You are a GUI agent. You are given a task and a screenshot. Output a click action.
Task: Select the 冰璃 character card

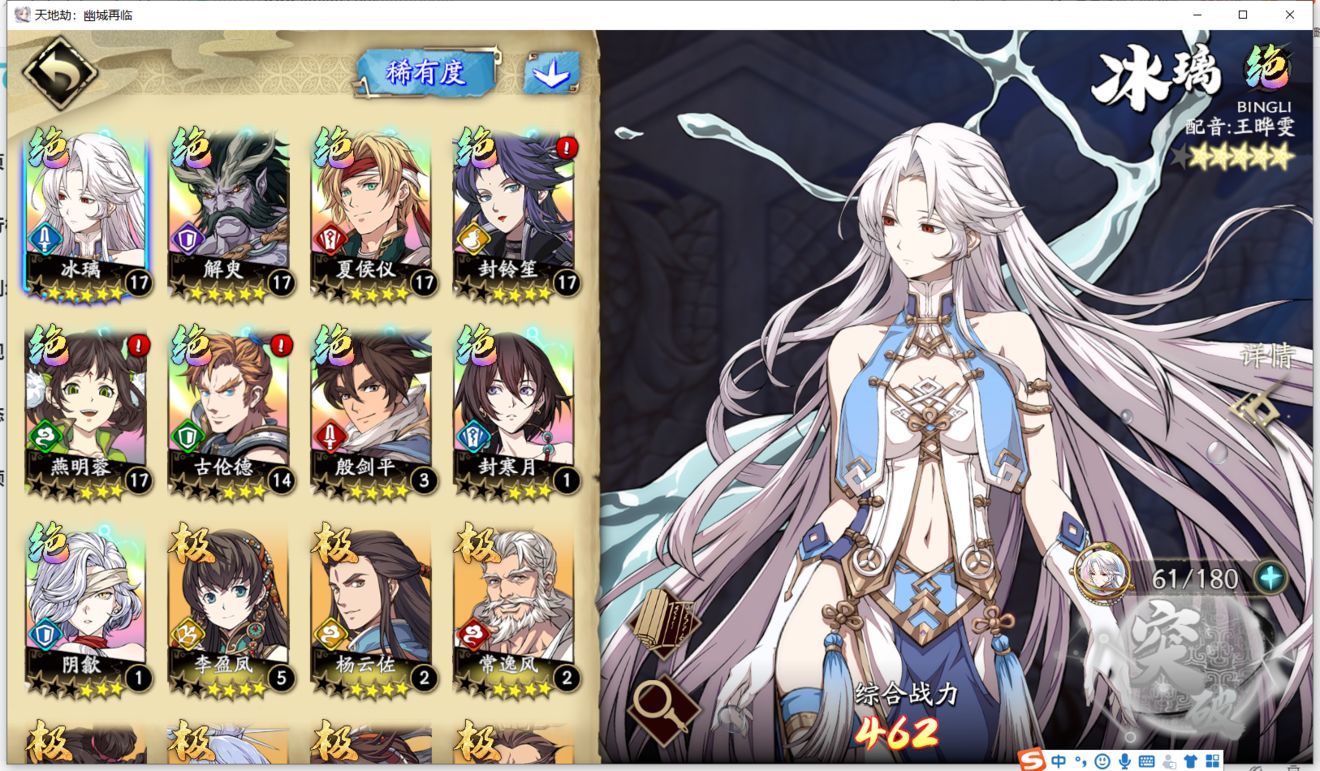86,215
